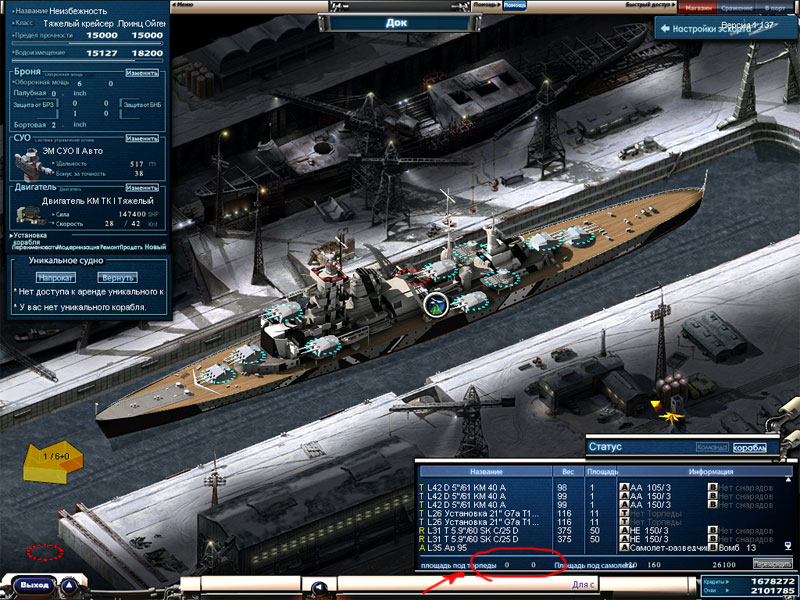Change fire control with СУО Изменить button

(x=142, y=138)
